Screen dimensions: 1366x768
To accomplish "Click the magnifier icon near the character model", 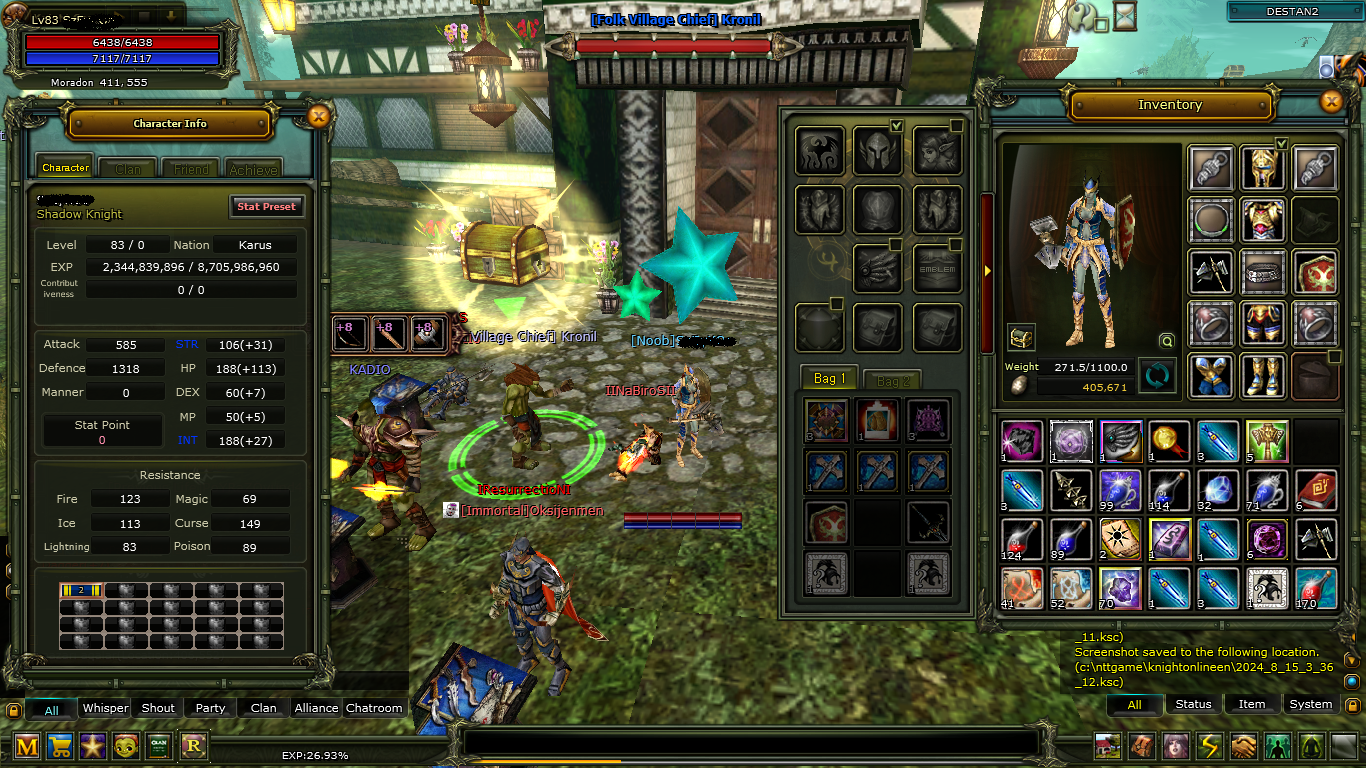I will coord(1166,340).
